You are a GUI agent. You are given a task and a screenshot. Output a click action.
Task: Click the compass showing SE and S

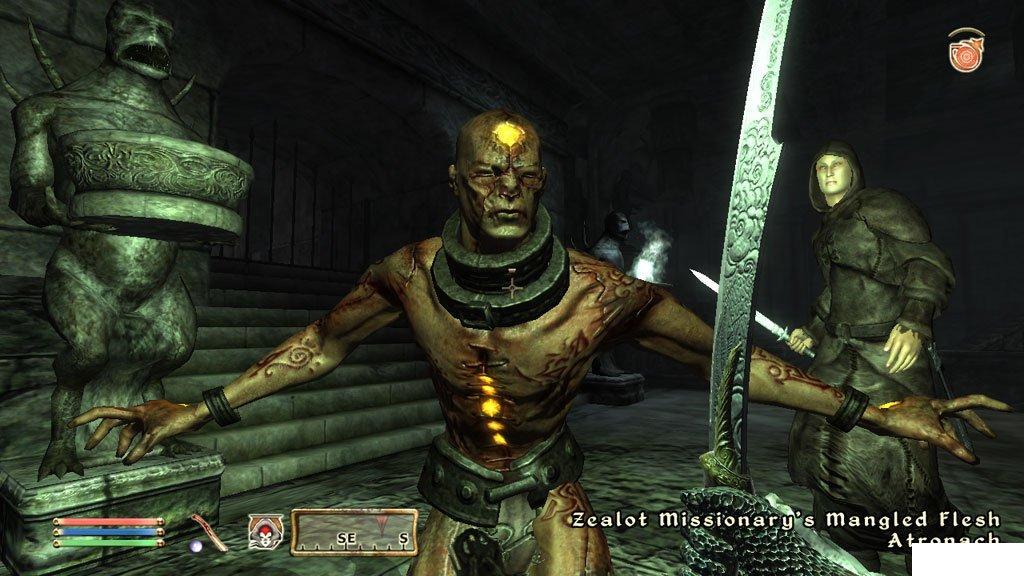[x=354, y=531]
